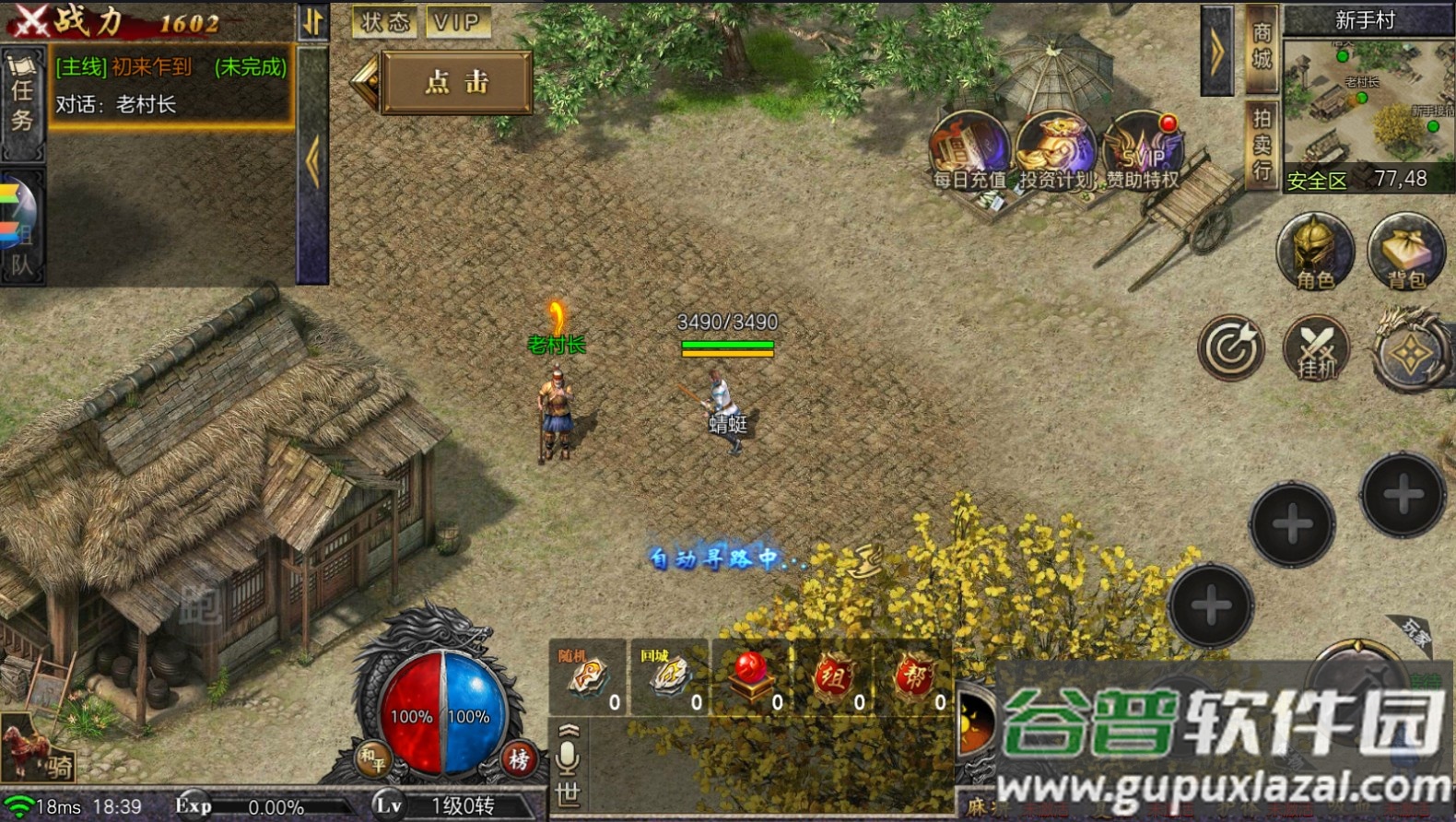The width and height of the screenshot is (1456, 822).
Task: Open the 商城 shop
Action: [x=1262, y=48]
